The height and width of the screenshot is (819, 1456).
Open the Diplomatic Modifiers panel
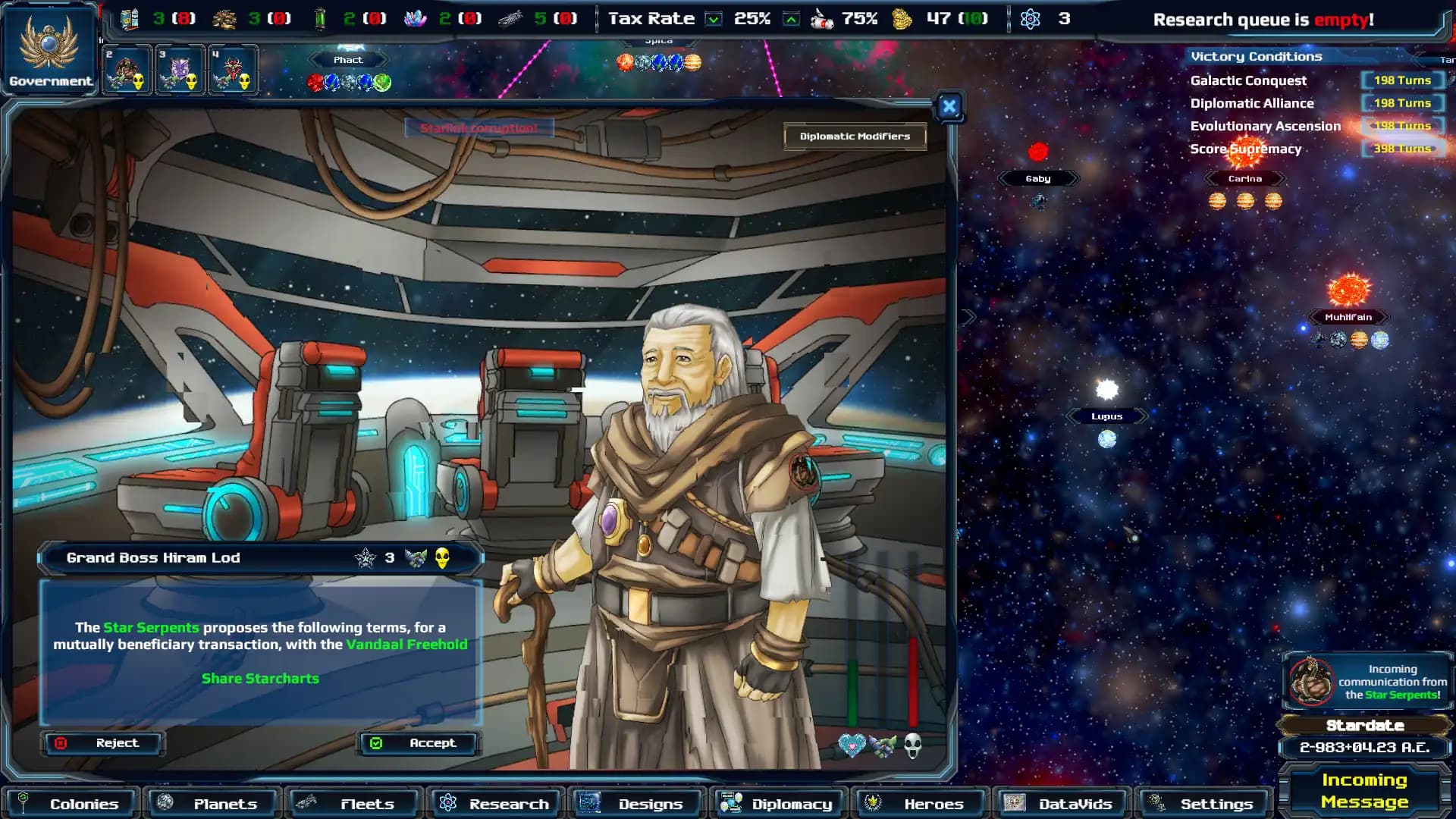855,136
